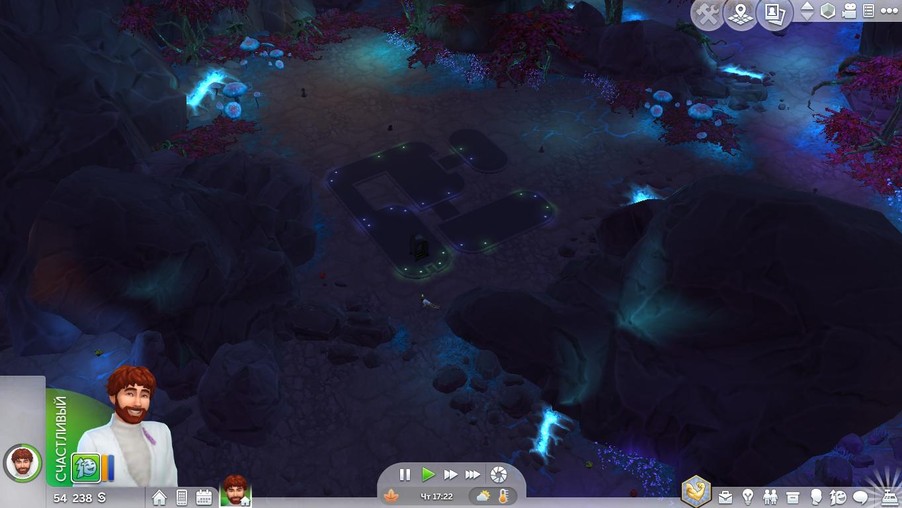Open the phone
This screenshot has height=508, width=902.
point(182,497)
